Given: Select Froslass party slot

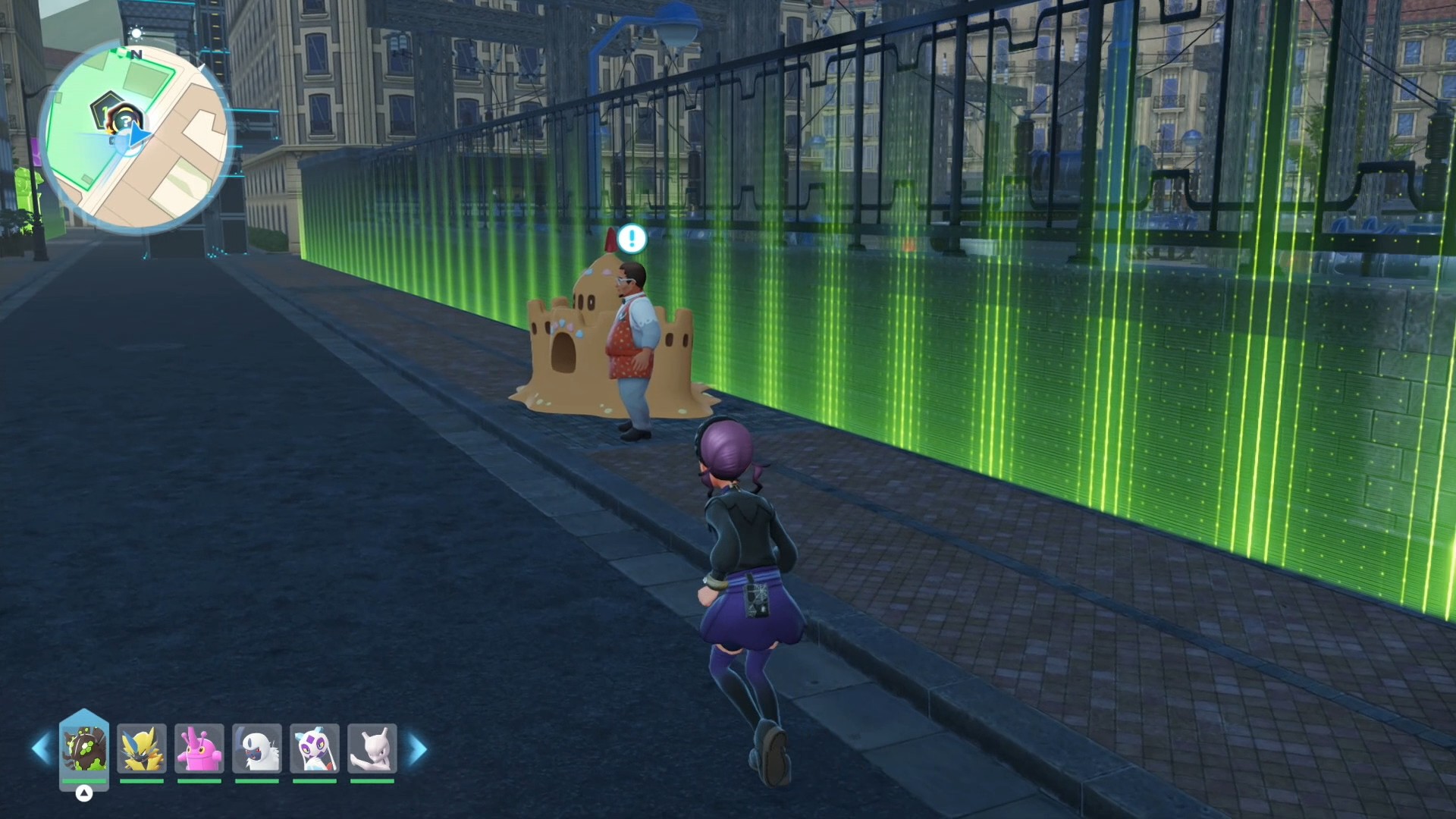Looking at the screenshot, I should click(x=315, y=748).
